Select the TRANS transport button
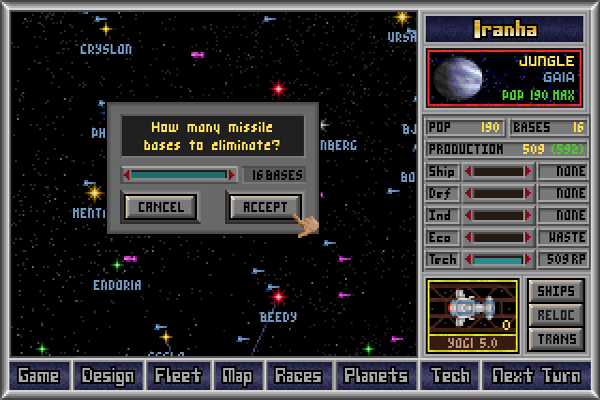The width and height of the screenshot is (600, 400). point(555,339)
